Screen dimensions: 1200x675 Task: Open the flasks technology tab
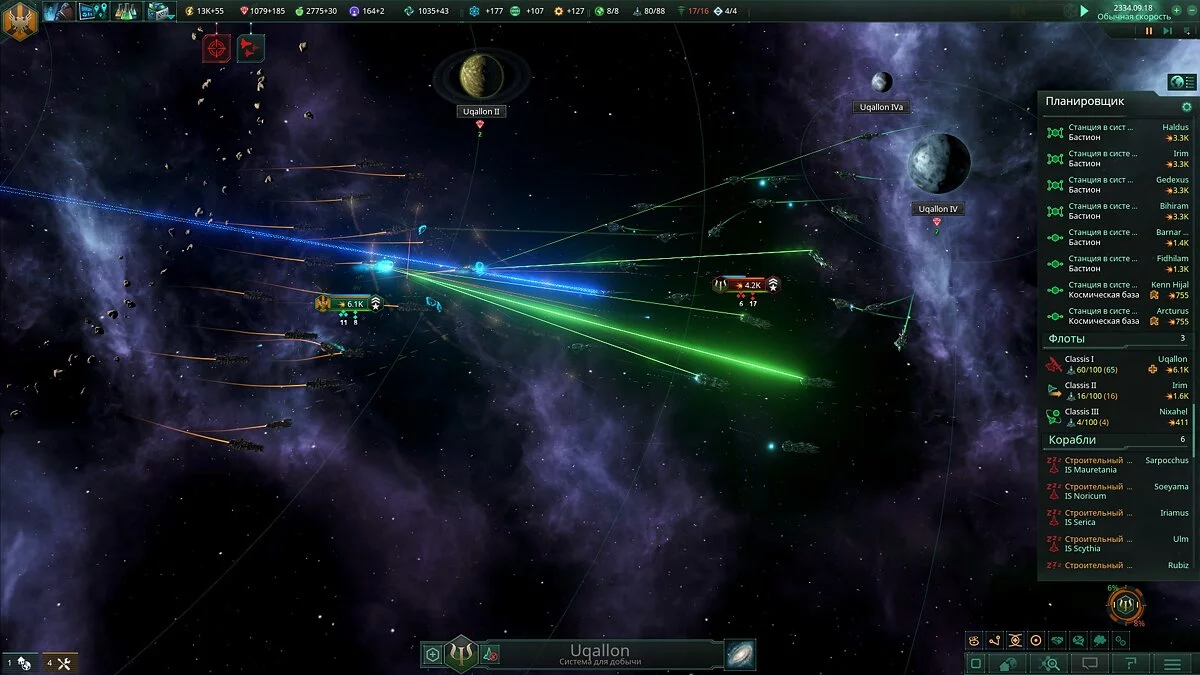(125, 12)
